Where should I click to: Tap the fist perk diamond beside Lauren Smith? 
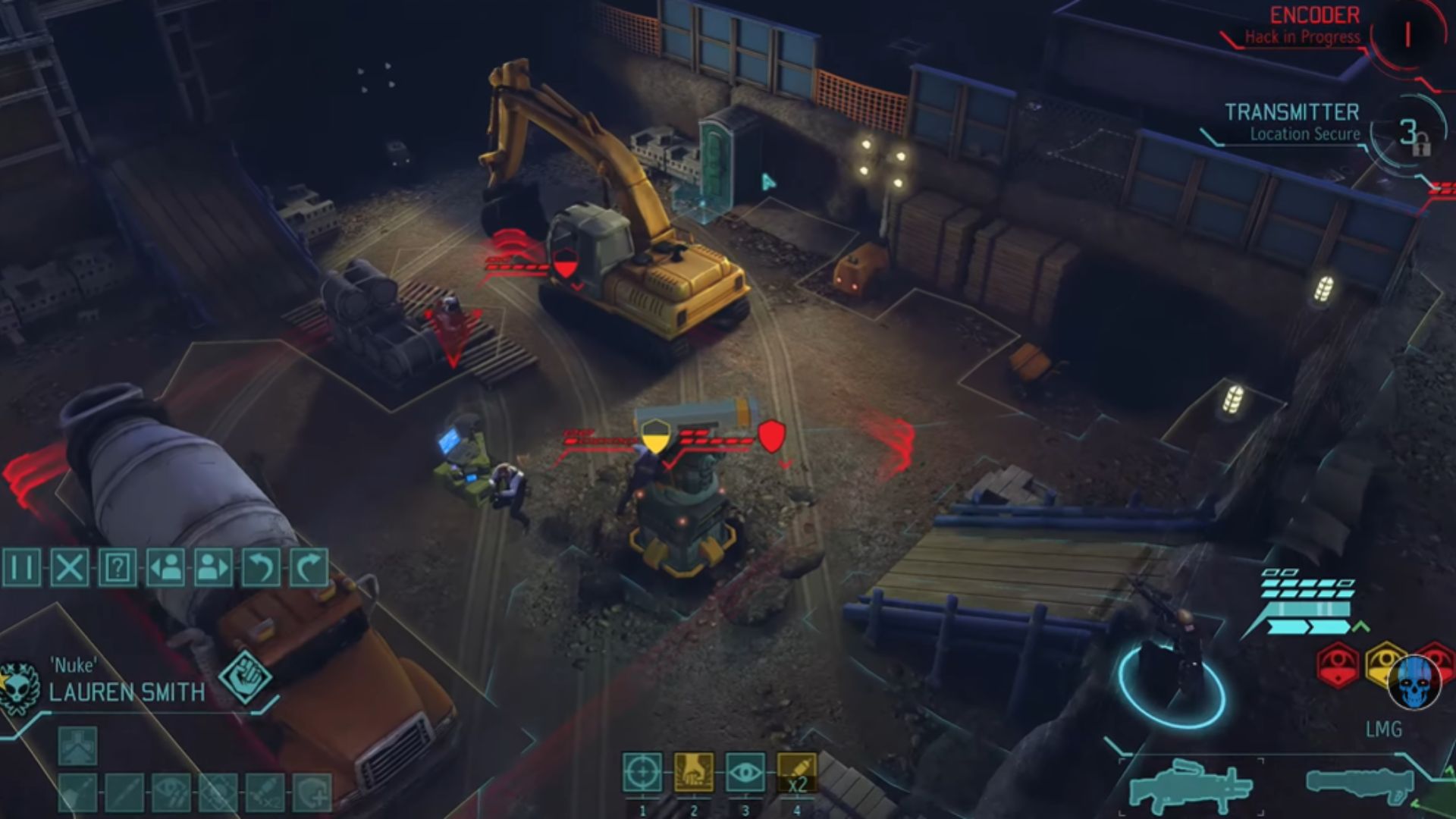coord(245,677)
